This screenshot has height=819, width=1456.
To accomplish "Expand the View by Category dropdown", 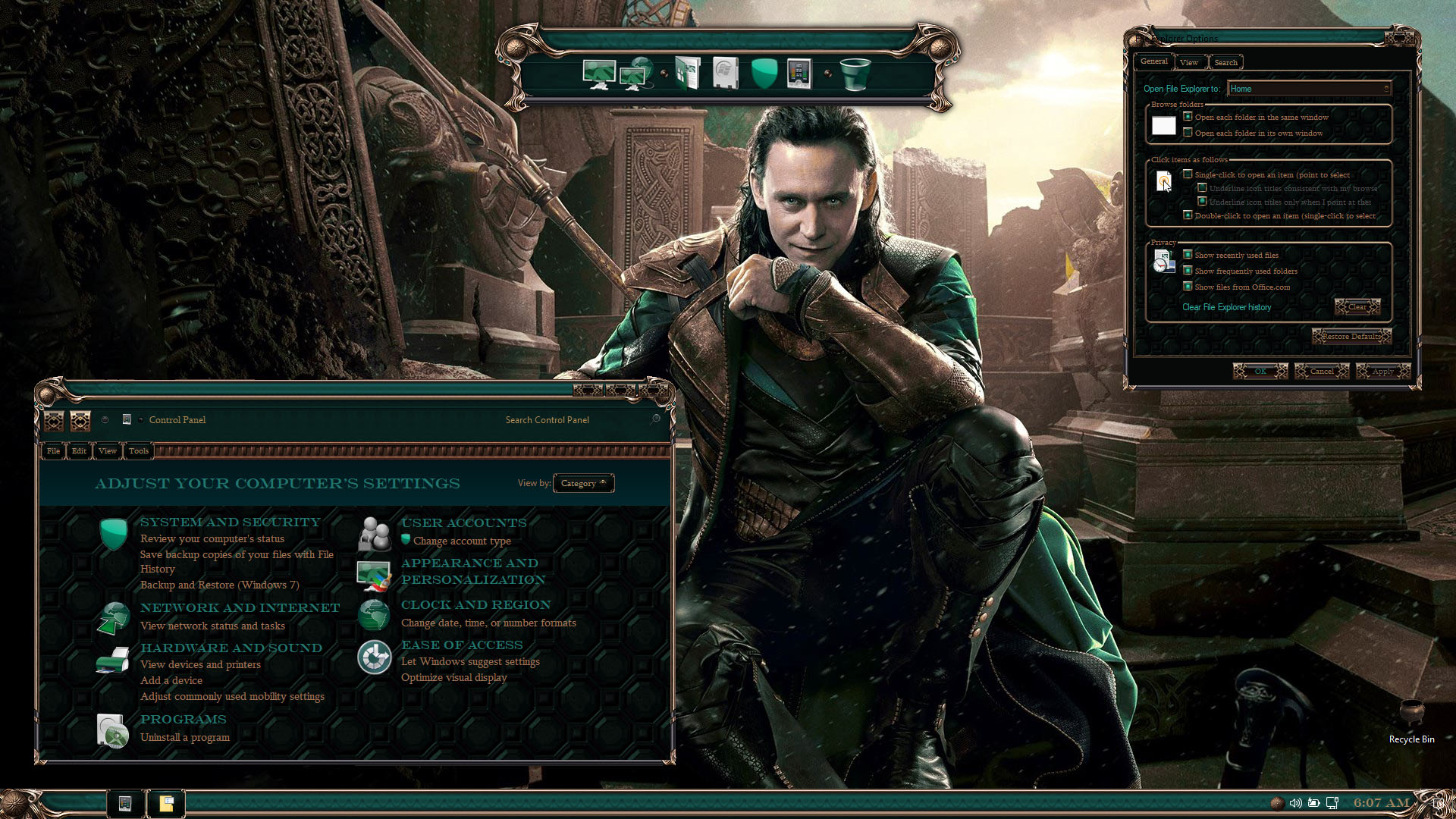I will (x=583, y=483).
